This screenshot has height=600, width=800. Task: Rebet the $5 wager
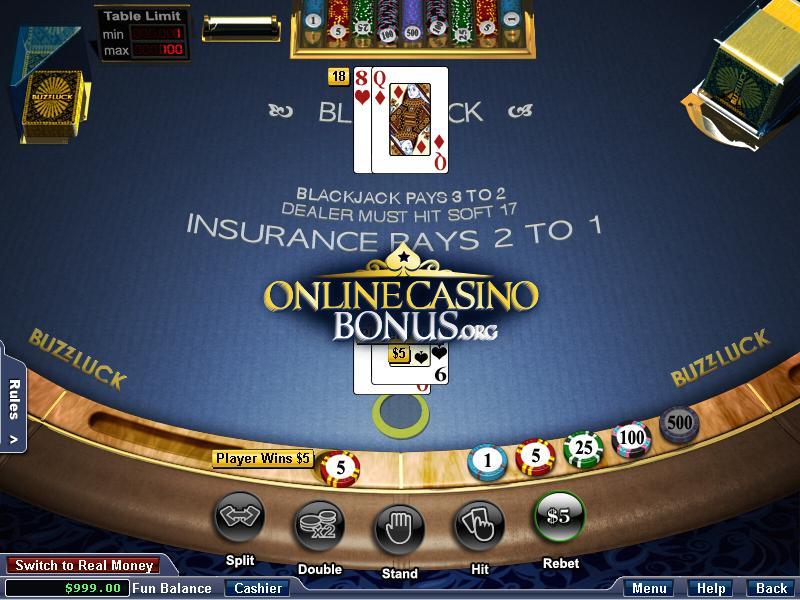click(x=559, y=518)
